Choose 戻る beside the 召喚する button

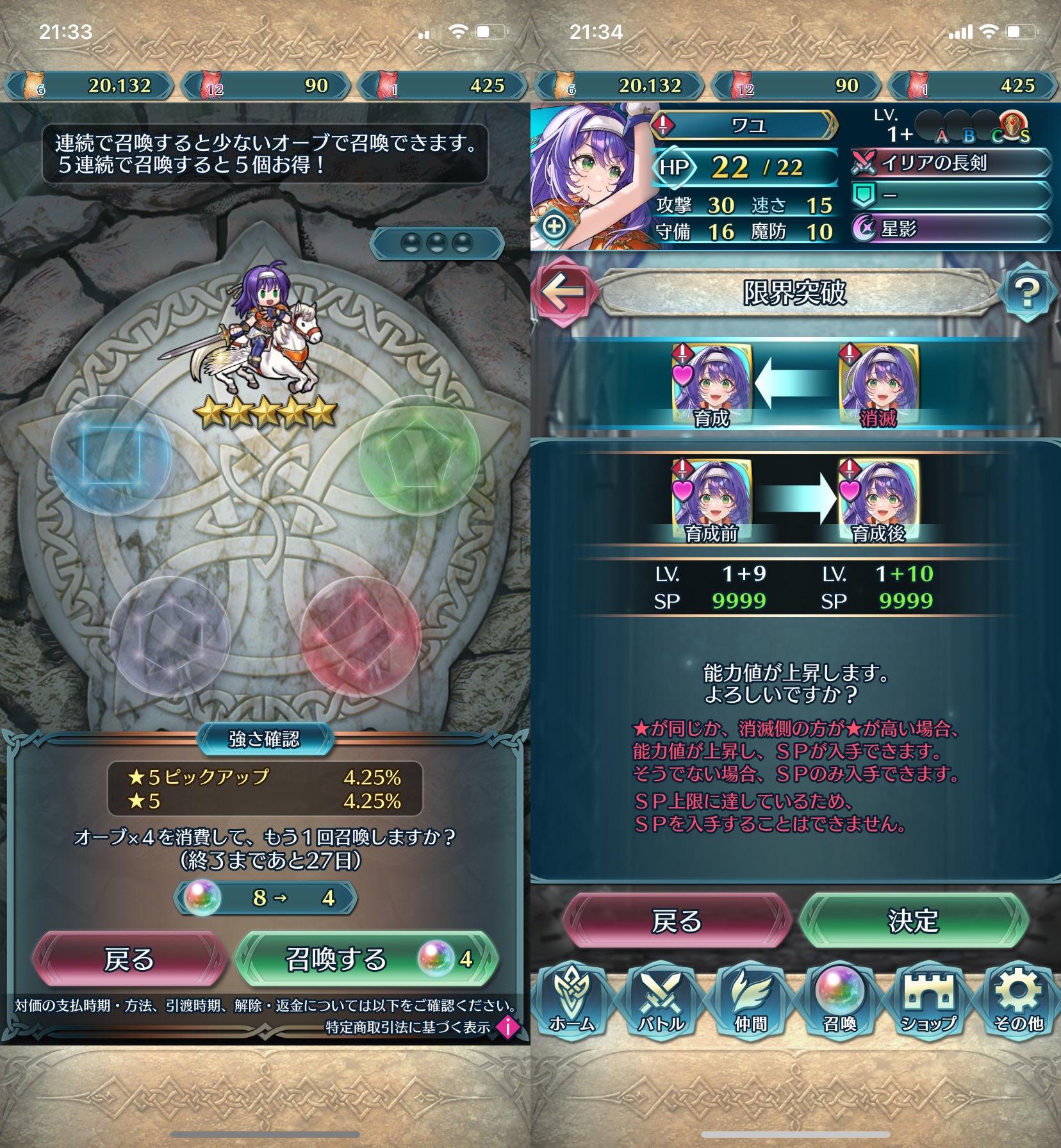(130, 959)
